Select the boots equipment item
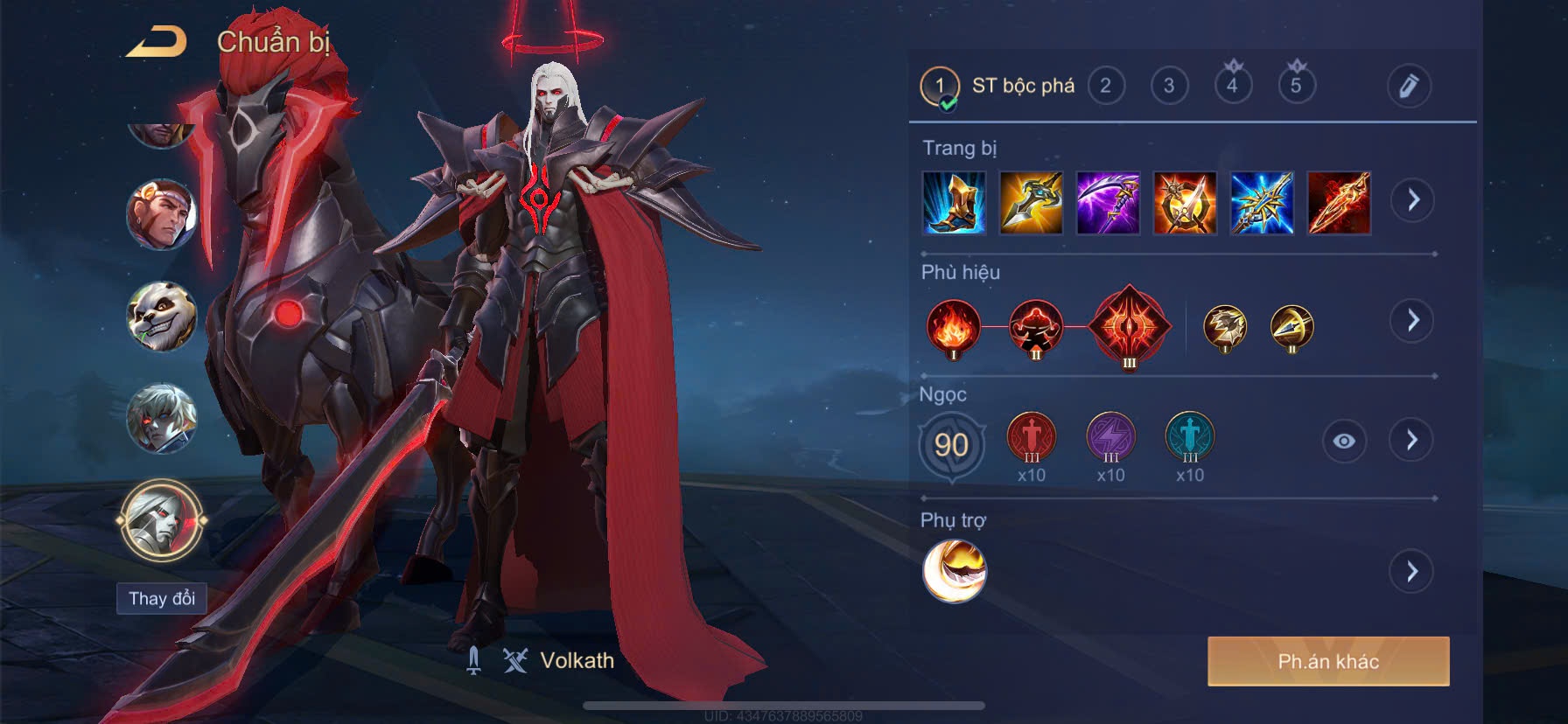Screen dimensions: 1568x724 tap(954, 203)
